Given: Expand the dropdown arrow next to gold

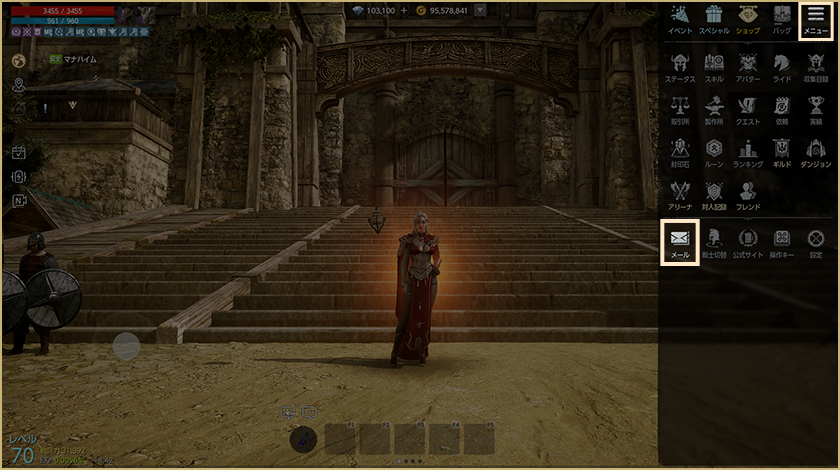Looking at the screenshot, I should point(481,10).
